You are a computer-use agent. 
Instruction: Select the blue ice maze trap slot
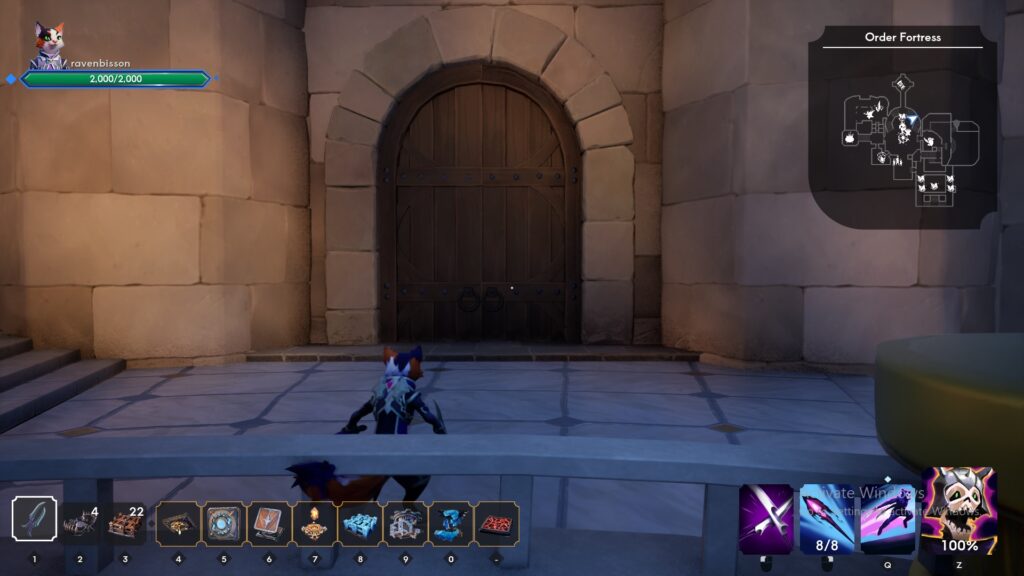pos(360,523)
